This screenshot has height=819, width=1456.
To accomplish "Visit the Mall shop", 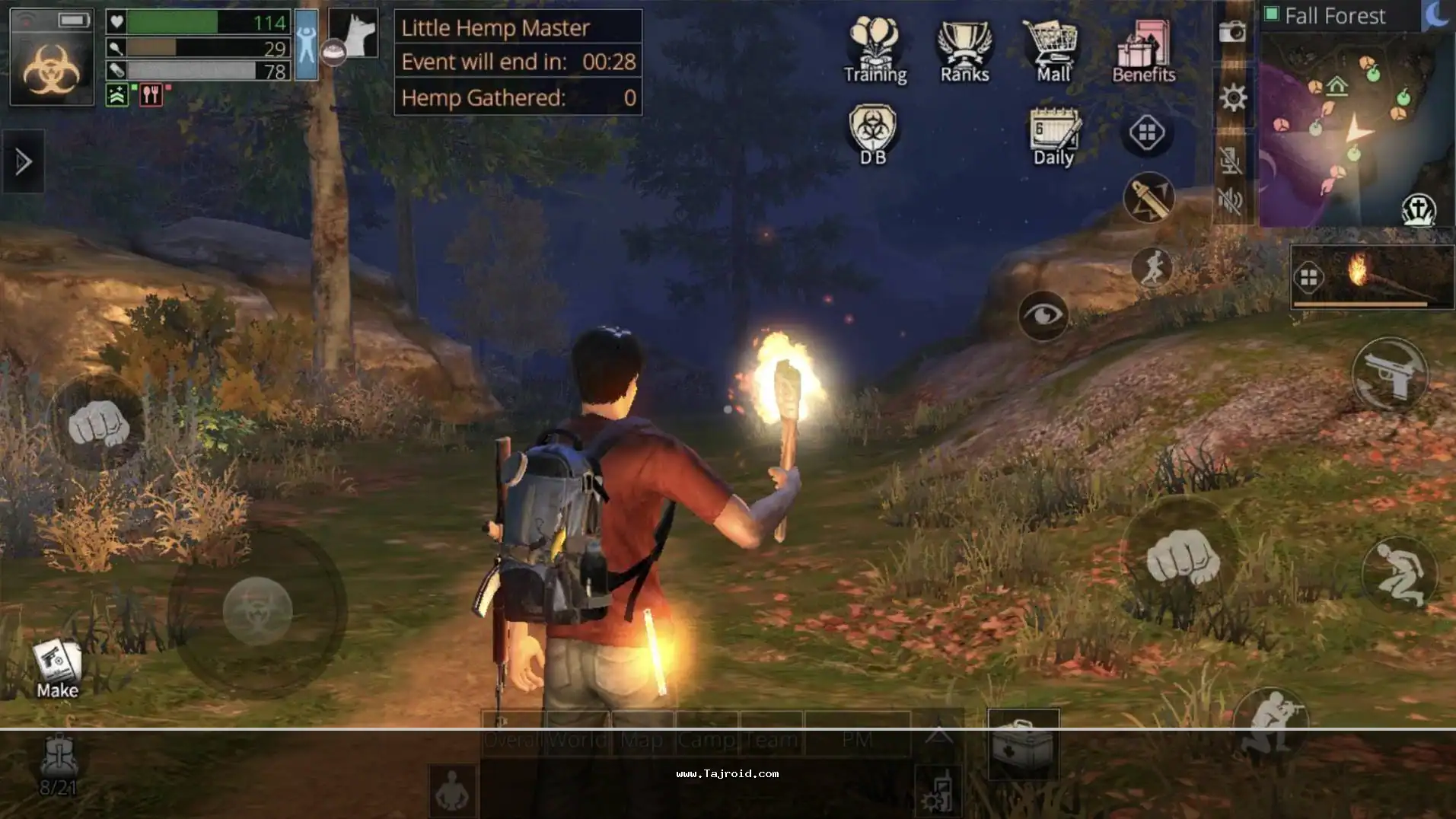I will pyautogui.click(x=1053, y=50).
